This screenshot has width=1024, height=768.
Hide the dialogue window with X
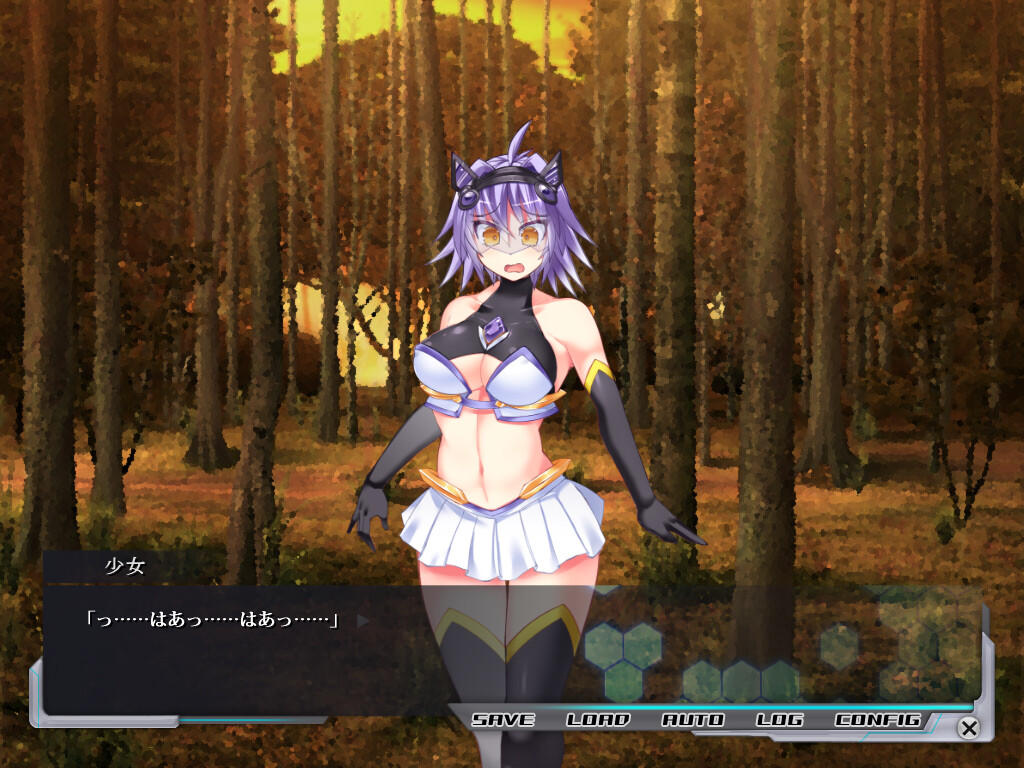pyautogui.click(x=968, y=727)
